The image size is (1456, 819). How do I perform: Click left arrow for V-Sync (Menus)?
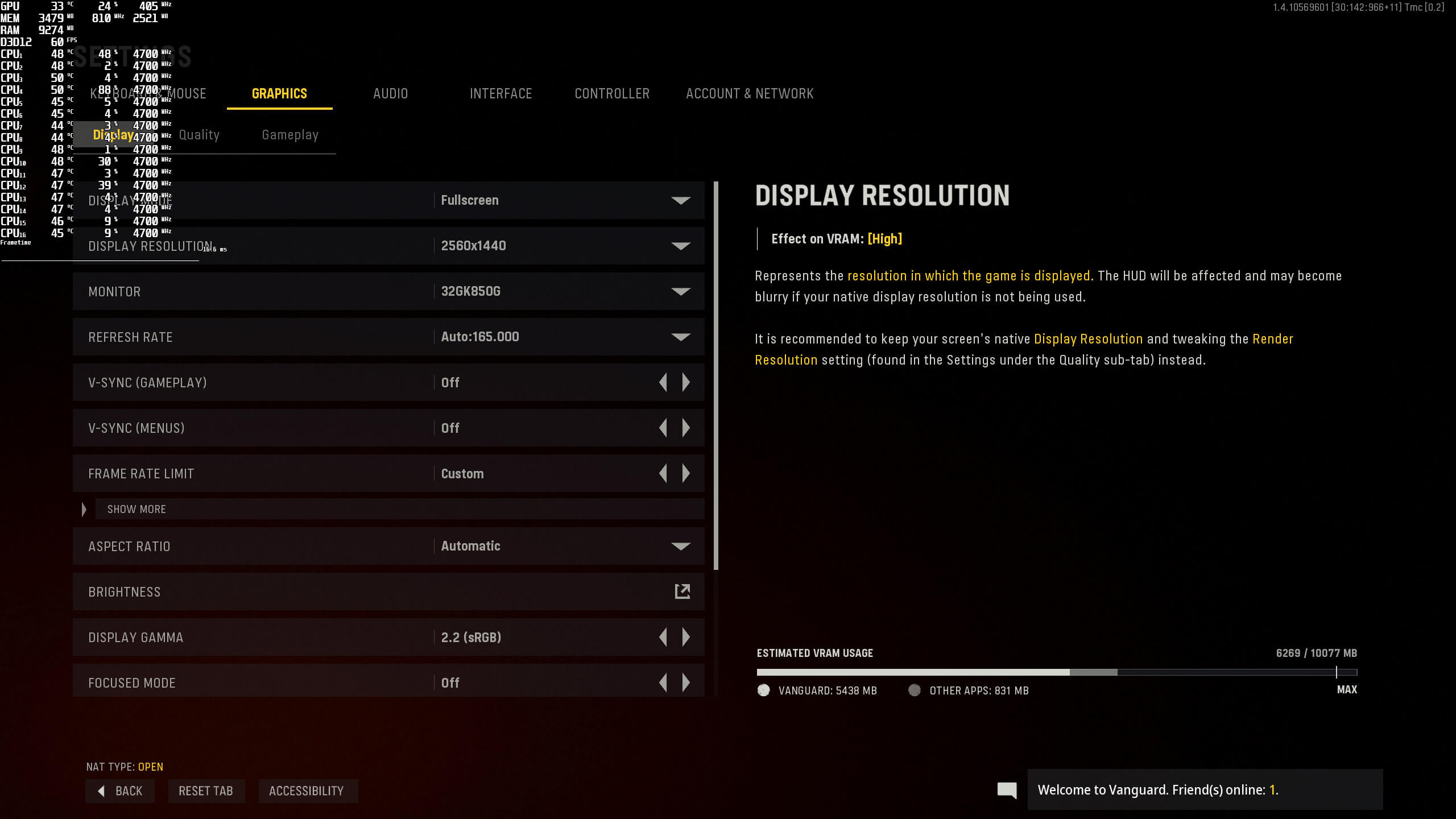(663, 428)
